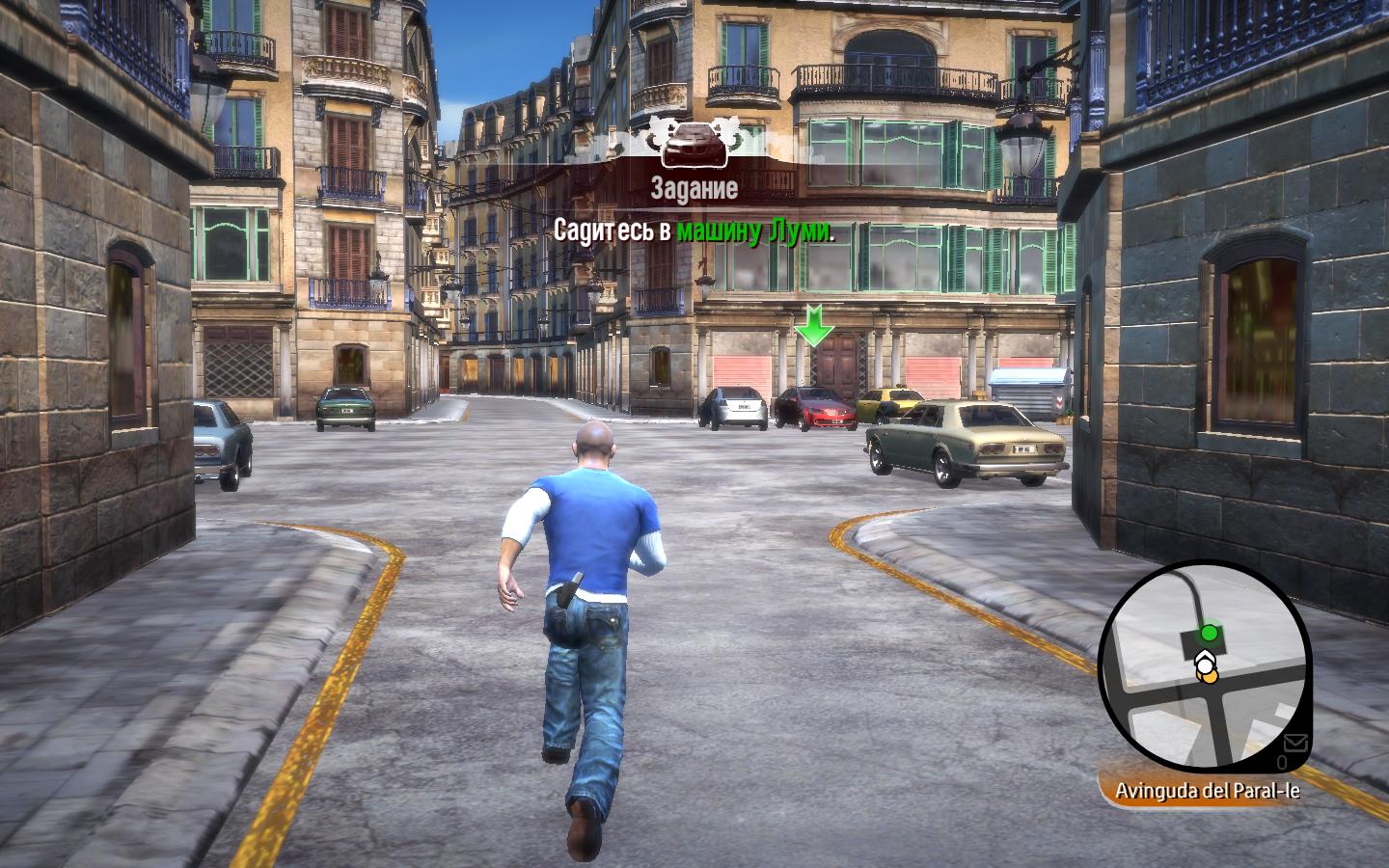The height and width of the screenshot is (868, 1389).
Task: Open the envelope message icon
Action: coord(1295,743)
